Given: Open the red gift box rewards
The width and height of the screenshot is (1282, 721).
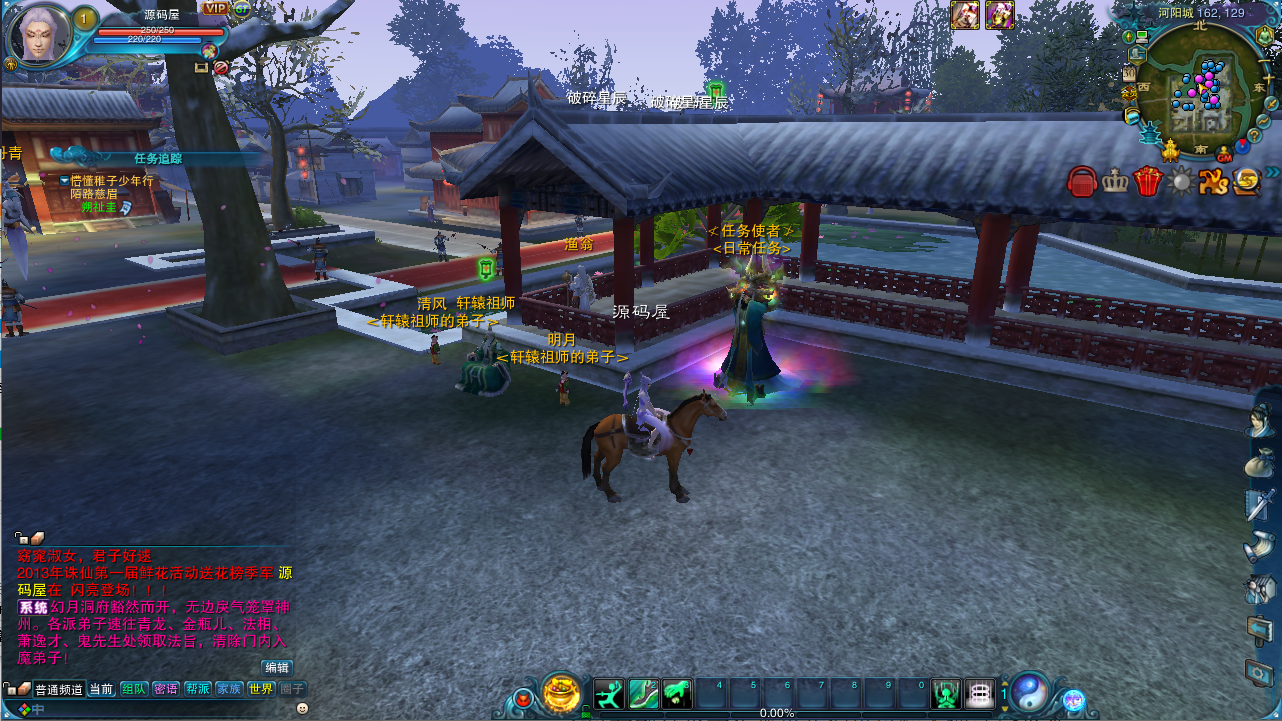Looking at the screenshot, I should 1147,181.
